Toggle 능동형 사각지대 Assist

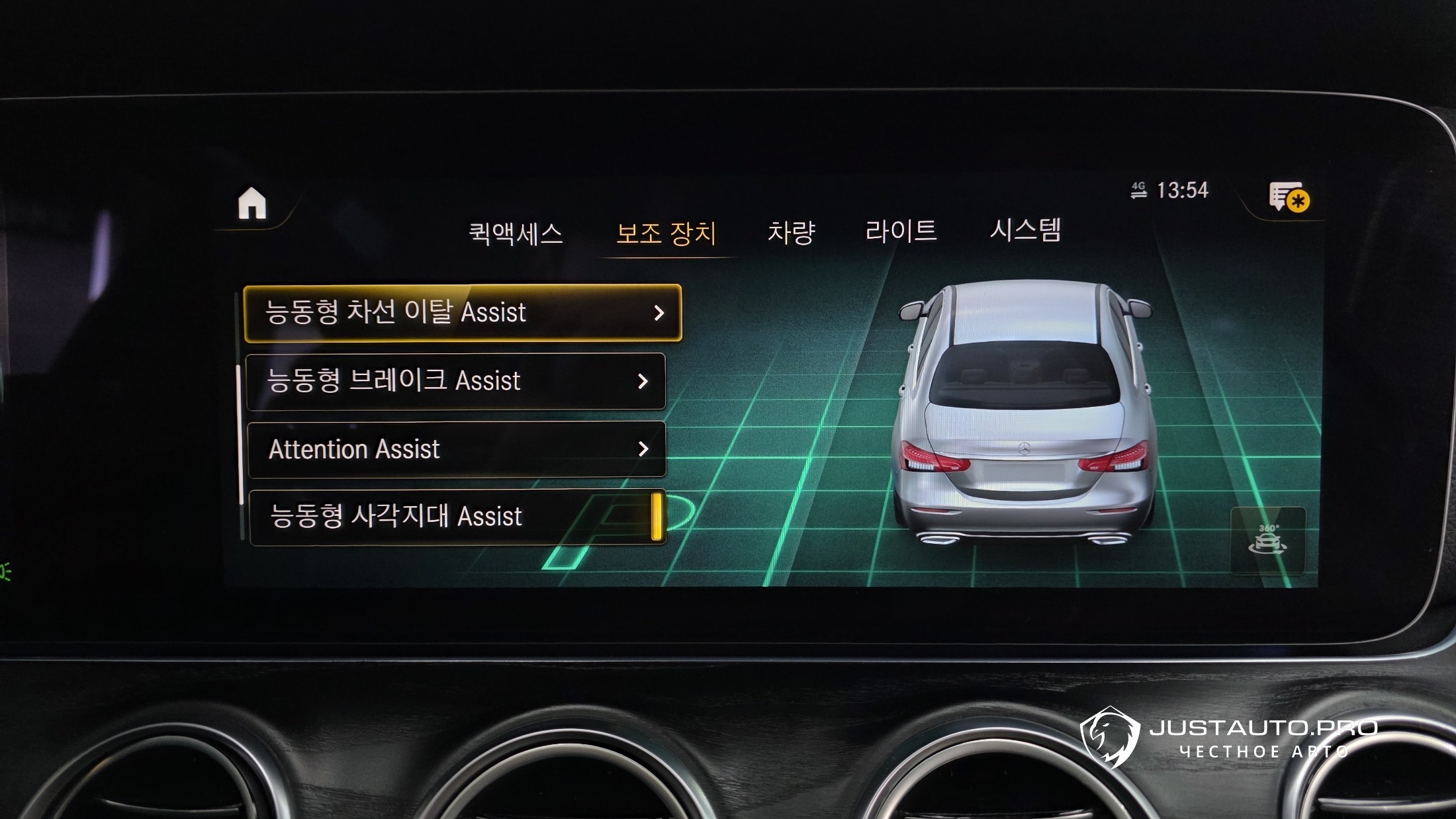[x=458, y=517]
